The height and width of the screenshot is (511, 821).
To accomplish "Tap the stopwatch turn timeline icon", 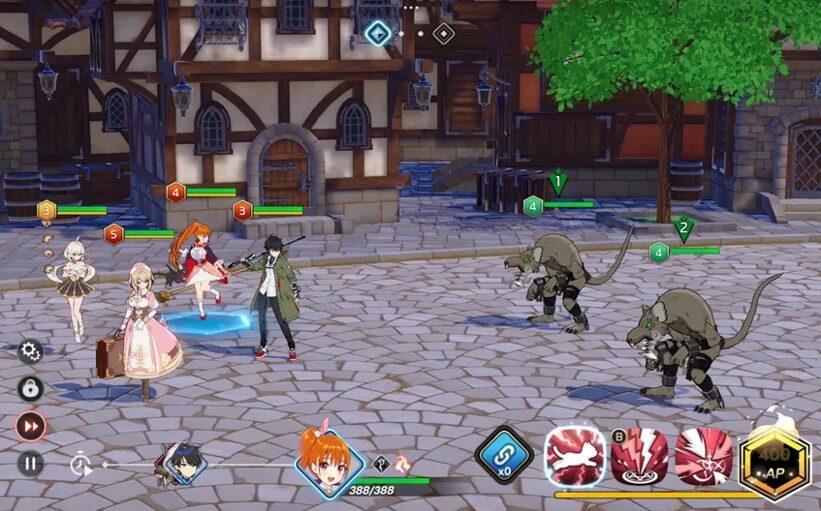I will pyautogui.click(x=81, y=463).
